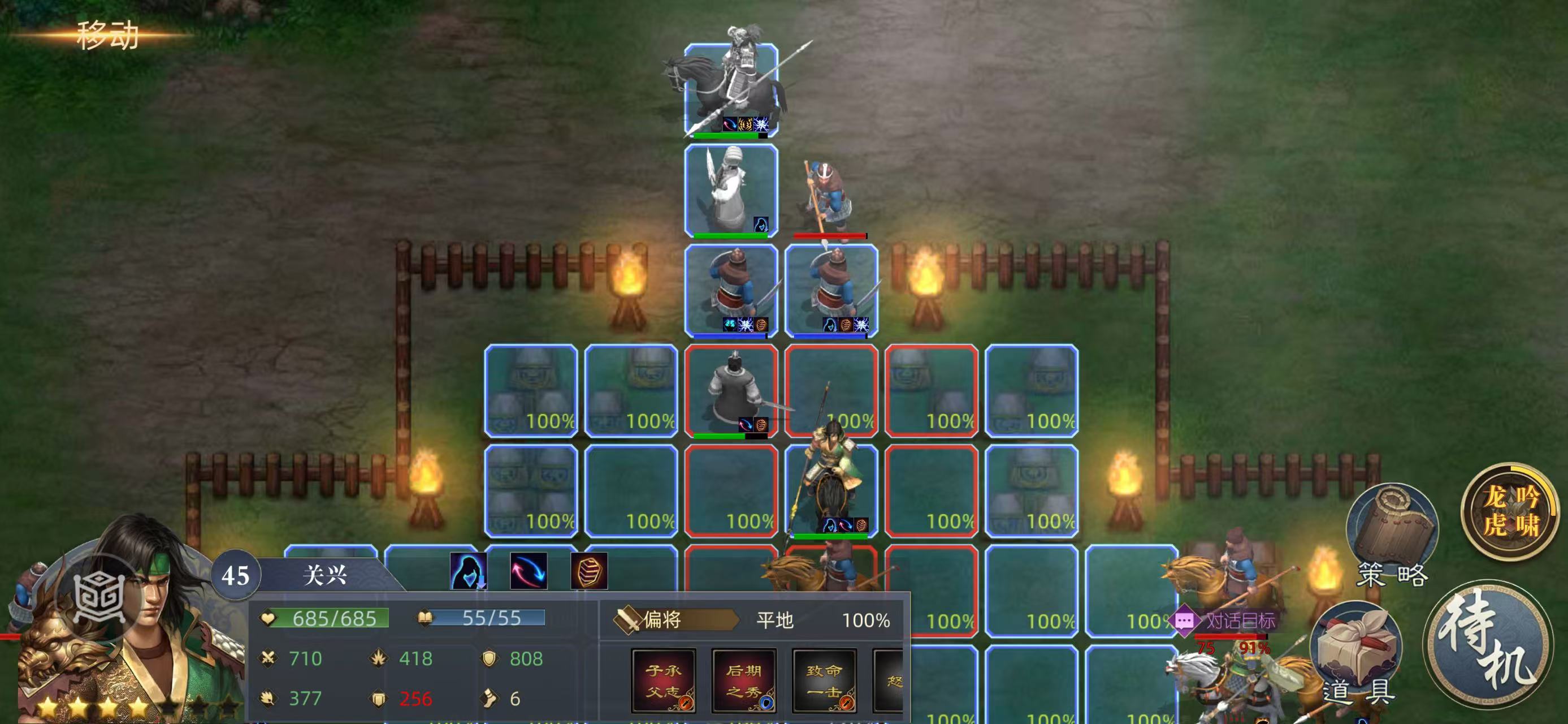Select the 后期之秀 skill icon
Screen dimensions: 1568x724
[x=744, y=680]
